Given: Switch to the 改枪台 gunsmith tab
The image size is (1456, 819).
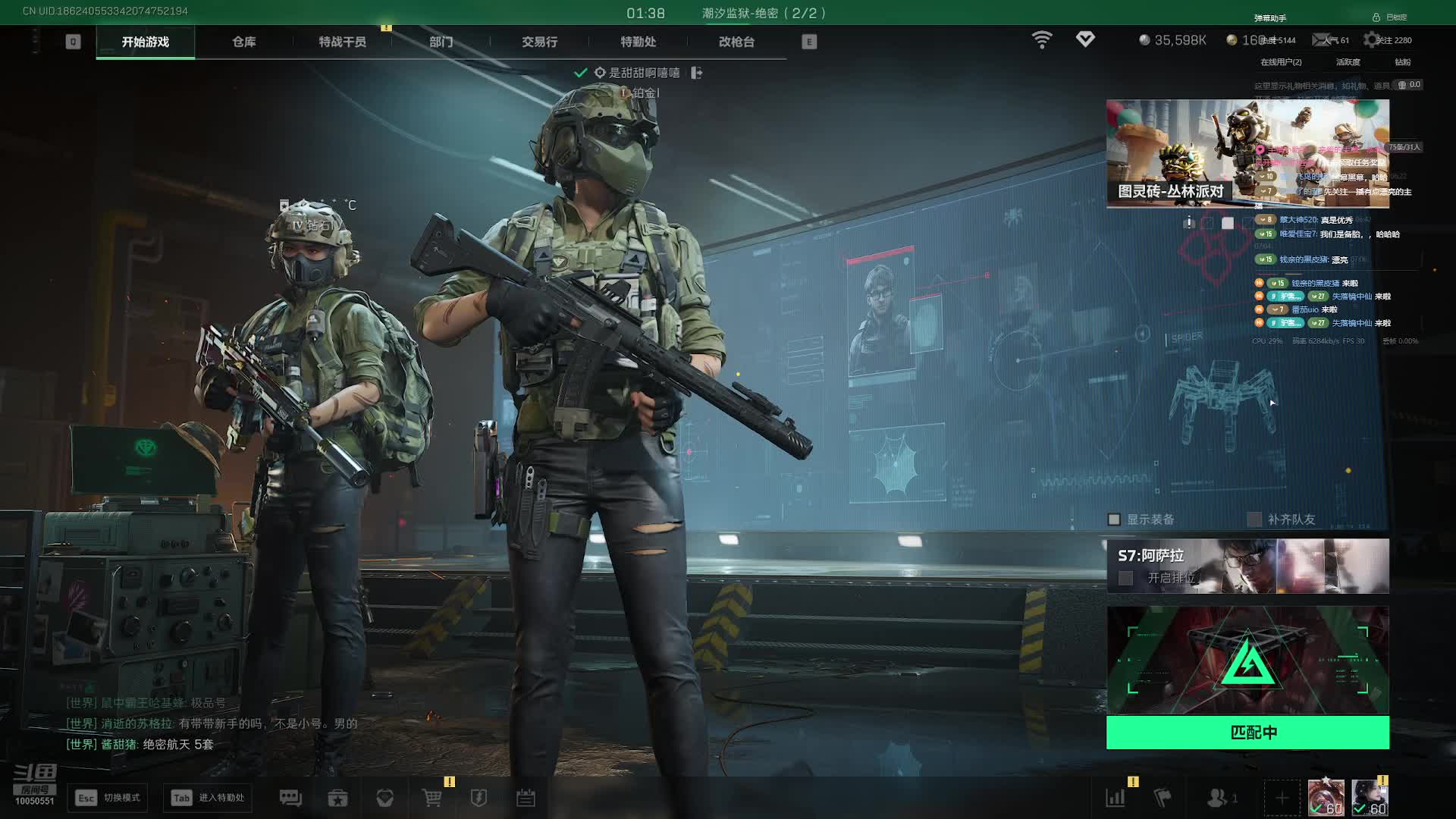Looking at the screenshot, I should [x=736, y=42].
